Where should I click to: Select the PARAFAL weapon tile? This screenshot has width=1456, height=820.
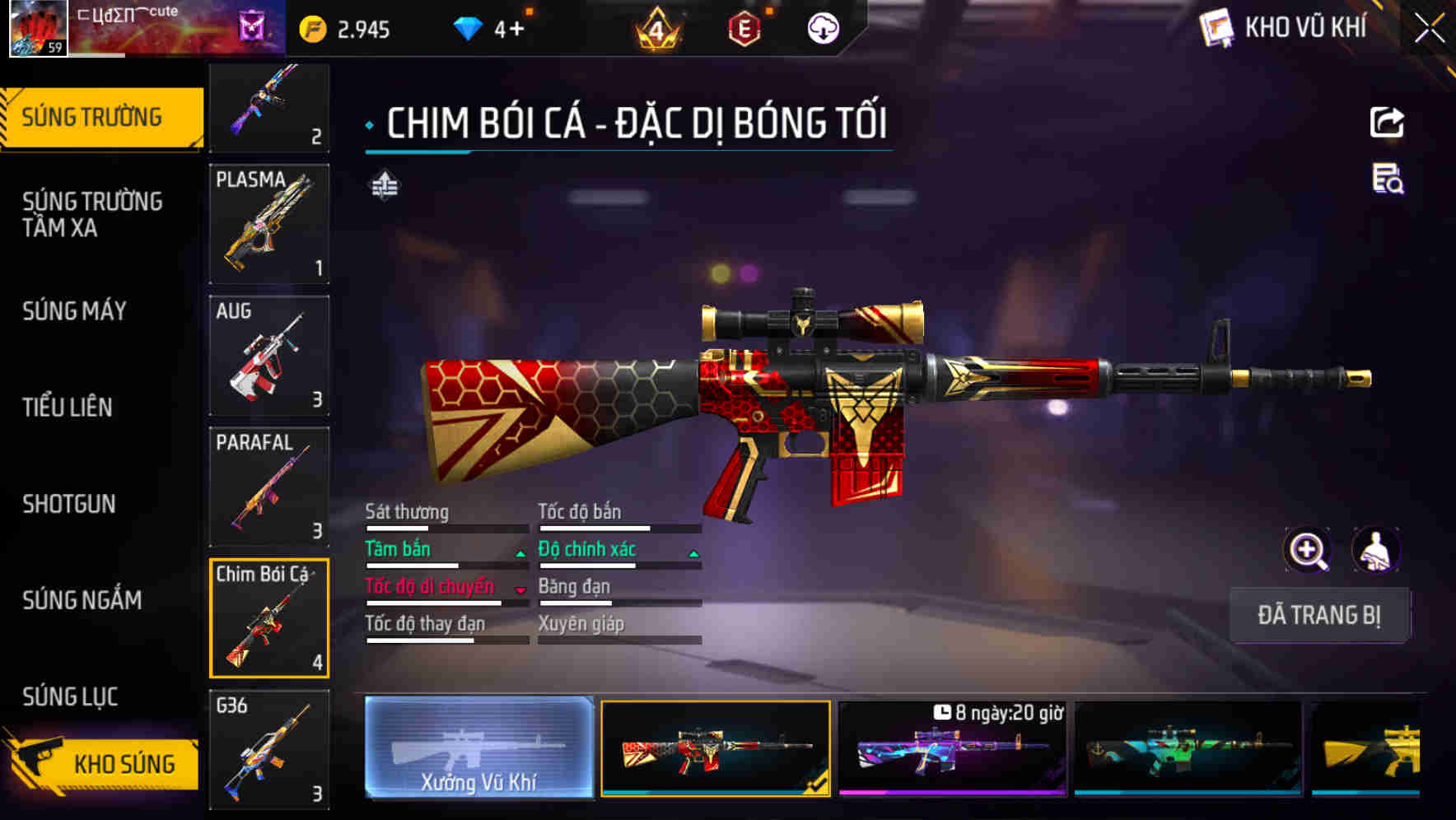tap(269, 487)
